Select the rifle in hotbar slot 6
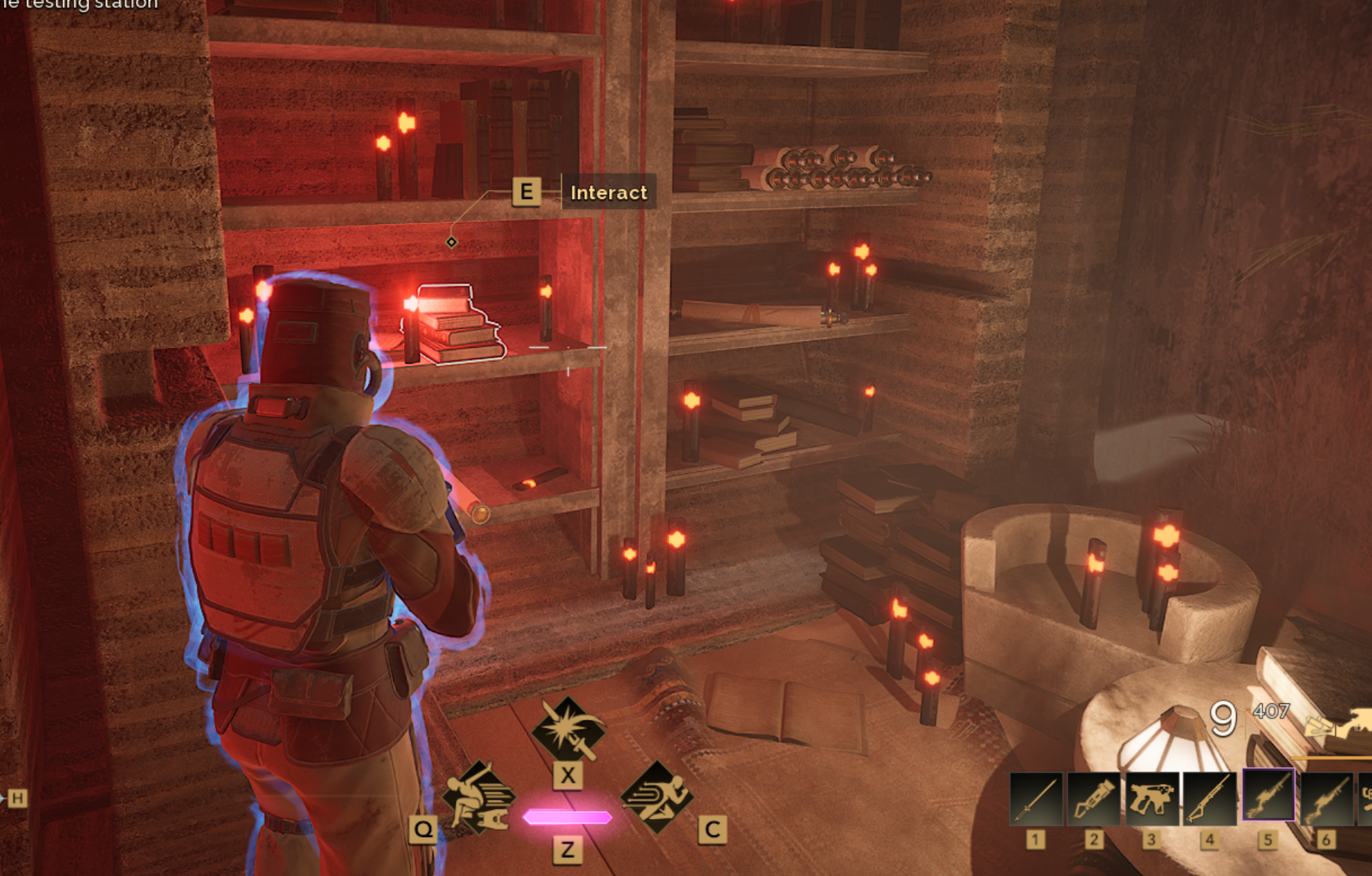This screenshot has height=876, width=1372. point(1326,799)
